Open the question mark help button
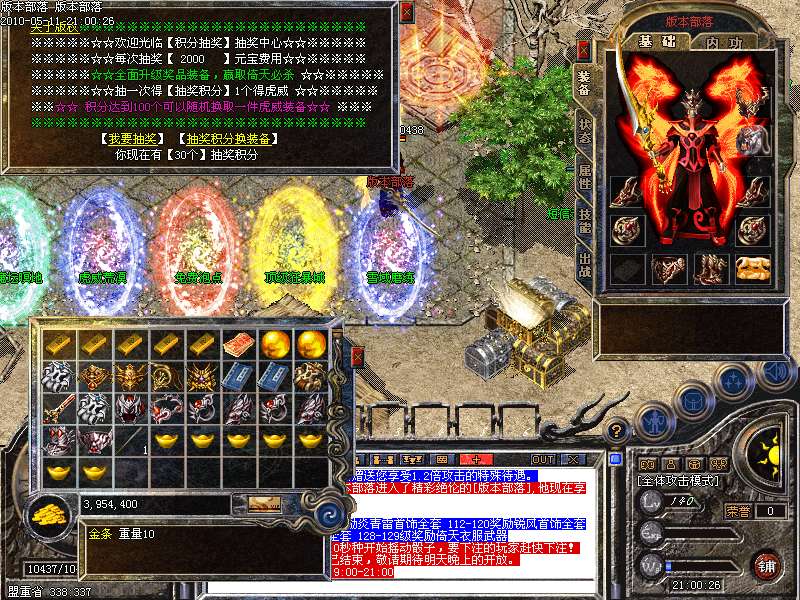Image resolution: width=800 pixels, height=600 pixels. 618,428
